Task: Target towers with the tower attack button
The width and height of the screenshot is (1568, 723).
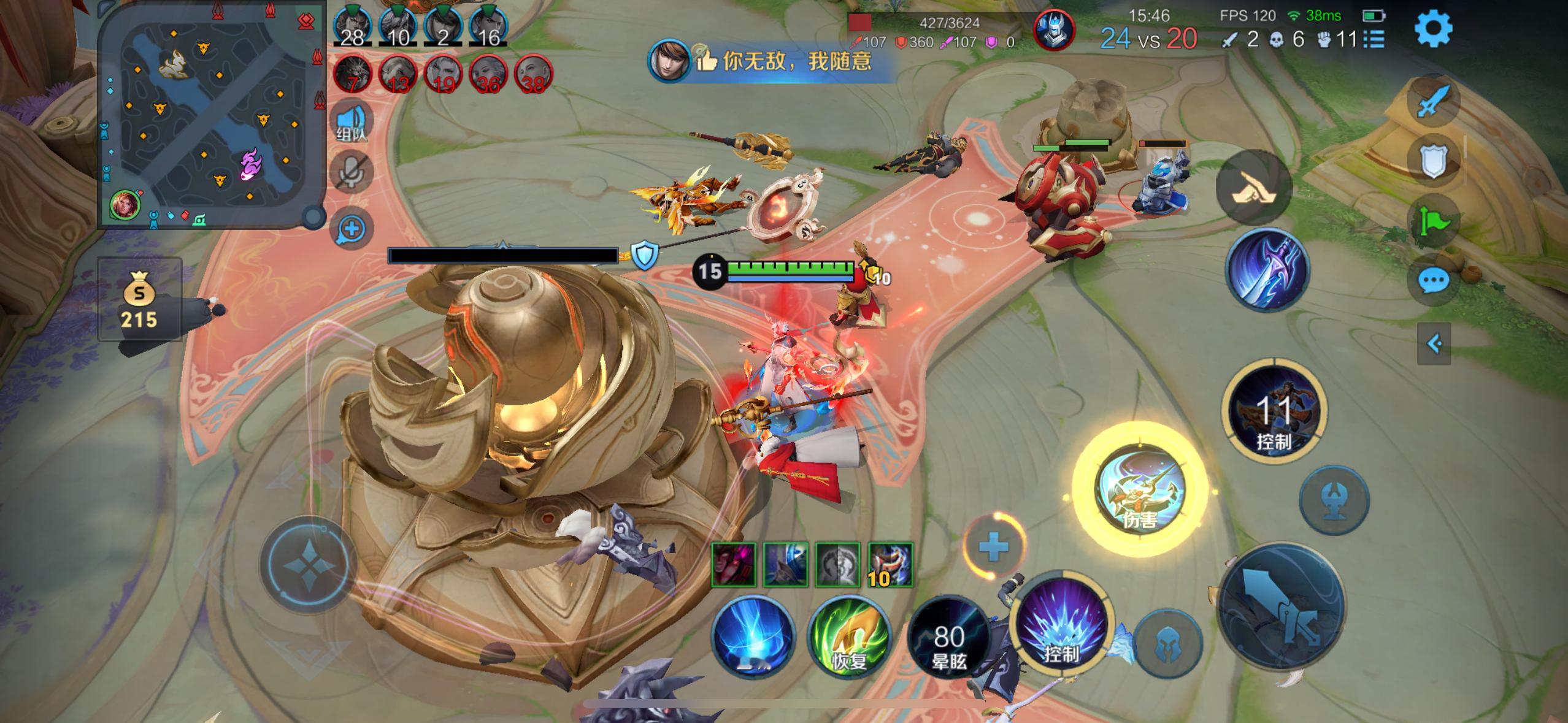Action: coord(1334,499)
